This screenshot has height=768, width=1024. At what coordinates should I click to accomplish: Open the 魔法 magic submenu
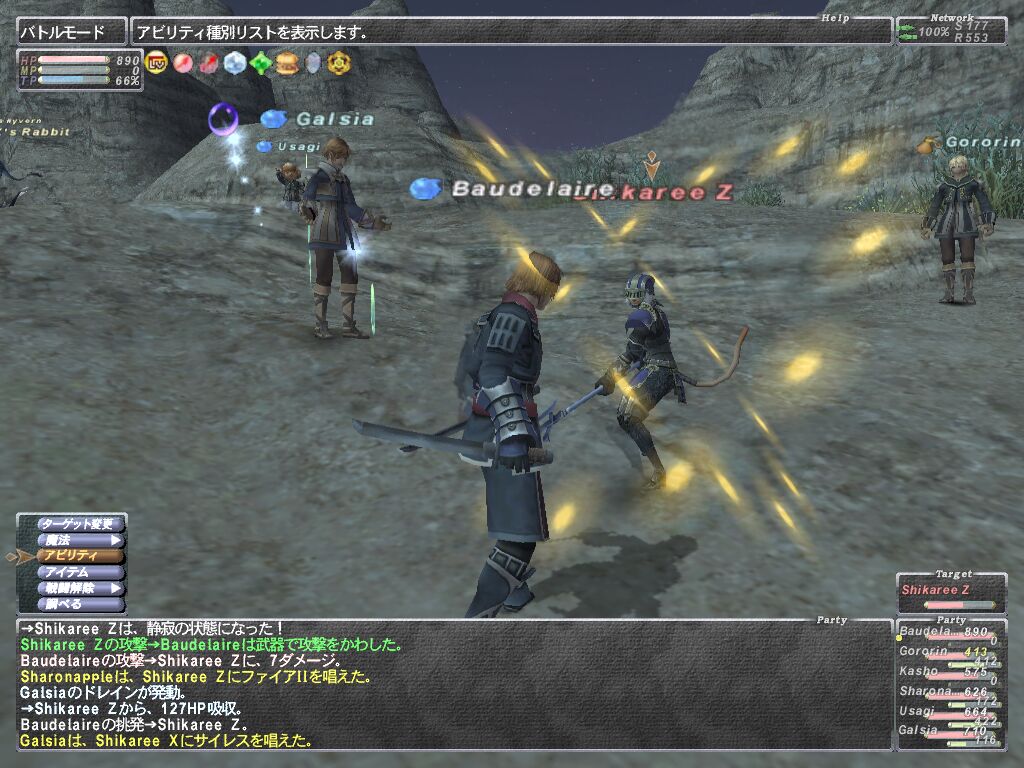click(80, 540)
